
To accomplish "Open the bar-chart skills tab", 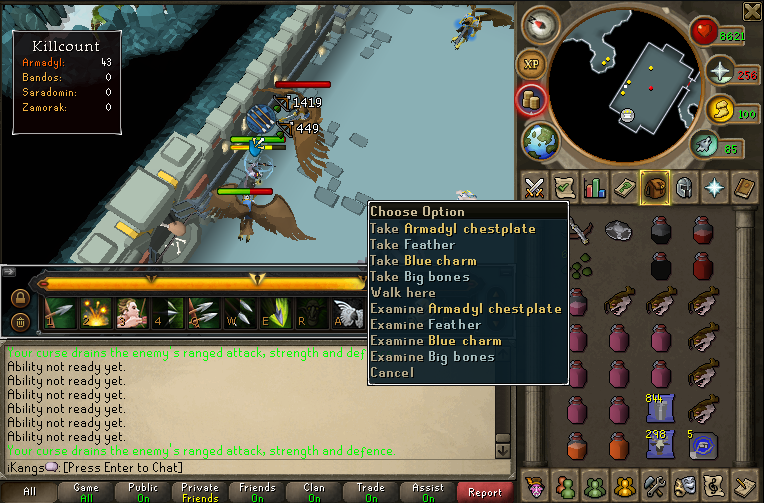I will click(x=595, y=187).
